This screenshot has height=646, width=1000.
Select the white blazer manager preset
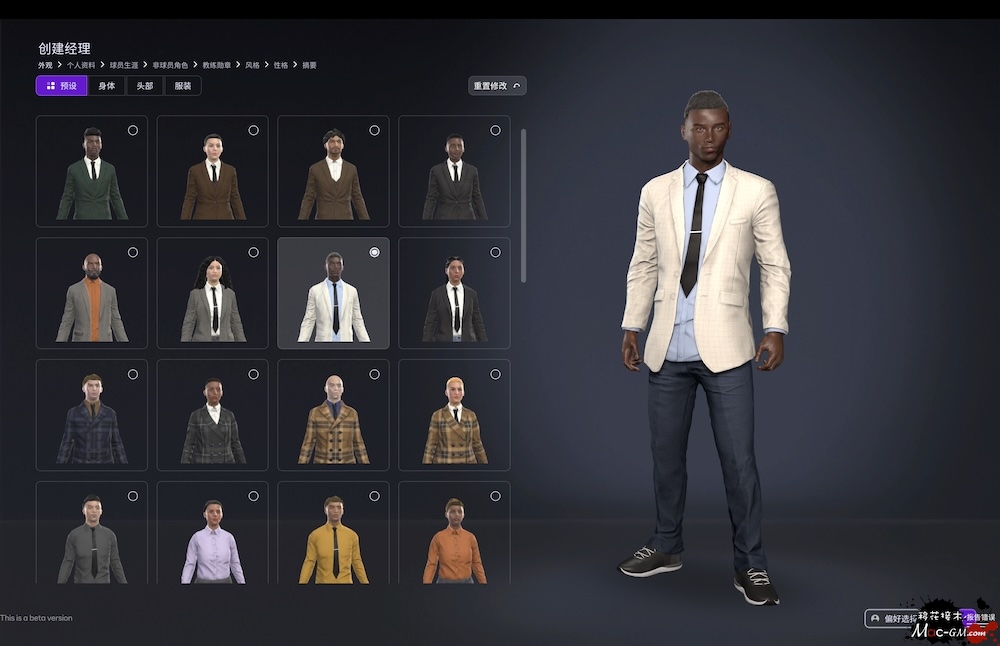coord(333,293)
